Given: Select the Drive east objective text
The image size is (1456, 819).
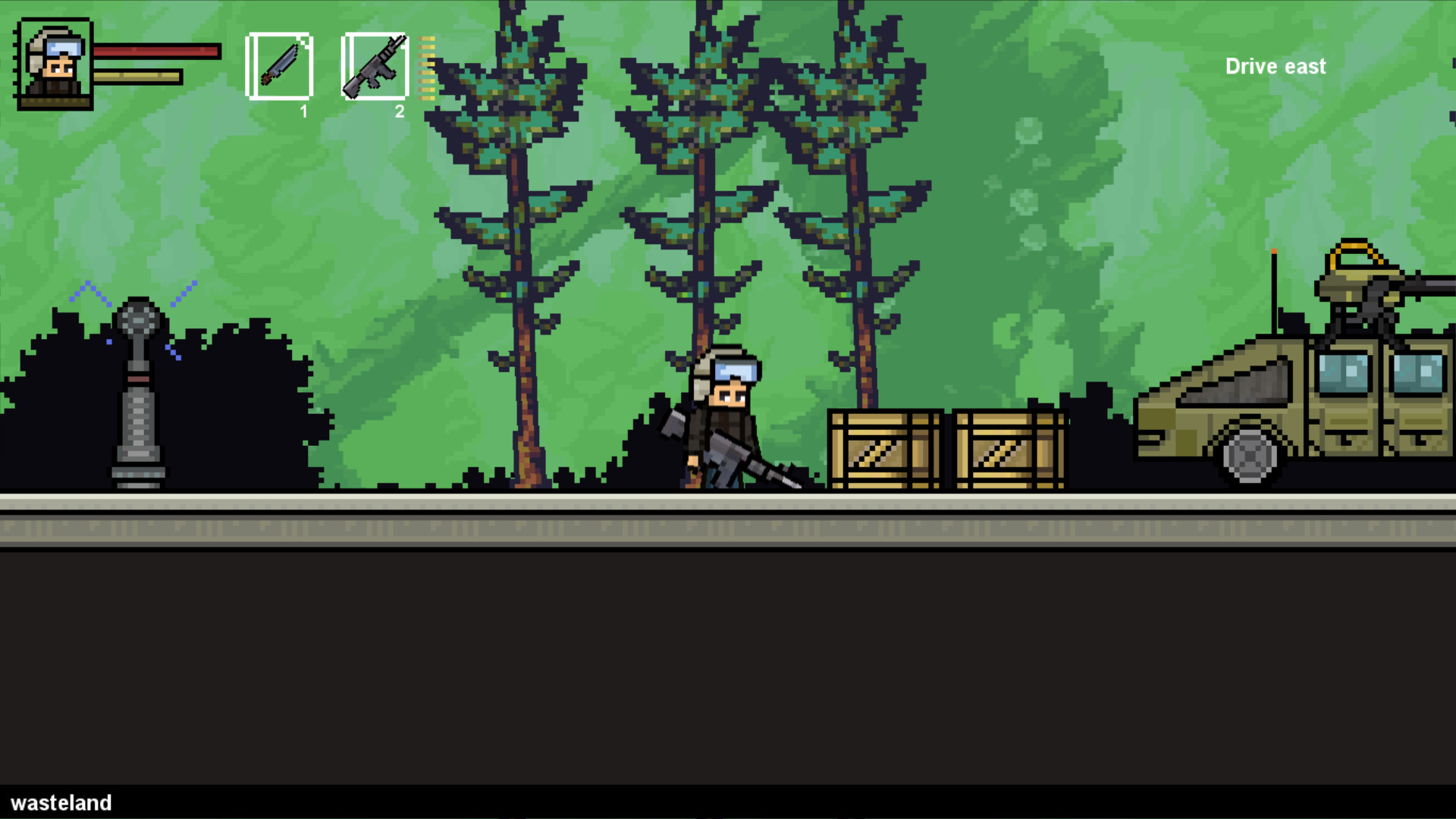Looking at the screenshot, I should click(1275, 67).
